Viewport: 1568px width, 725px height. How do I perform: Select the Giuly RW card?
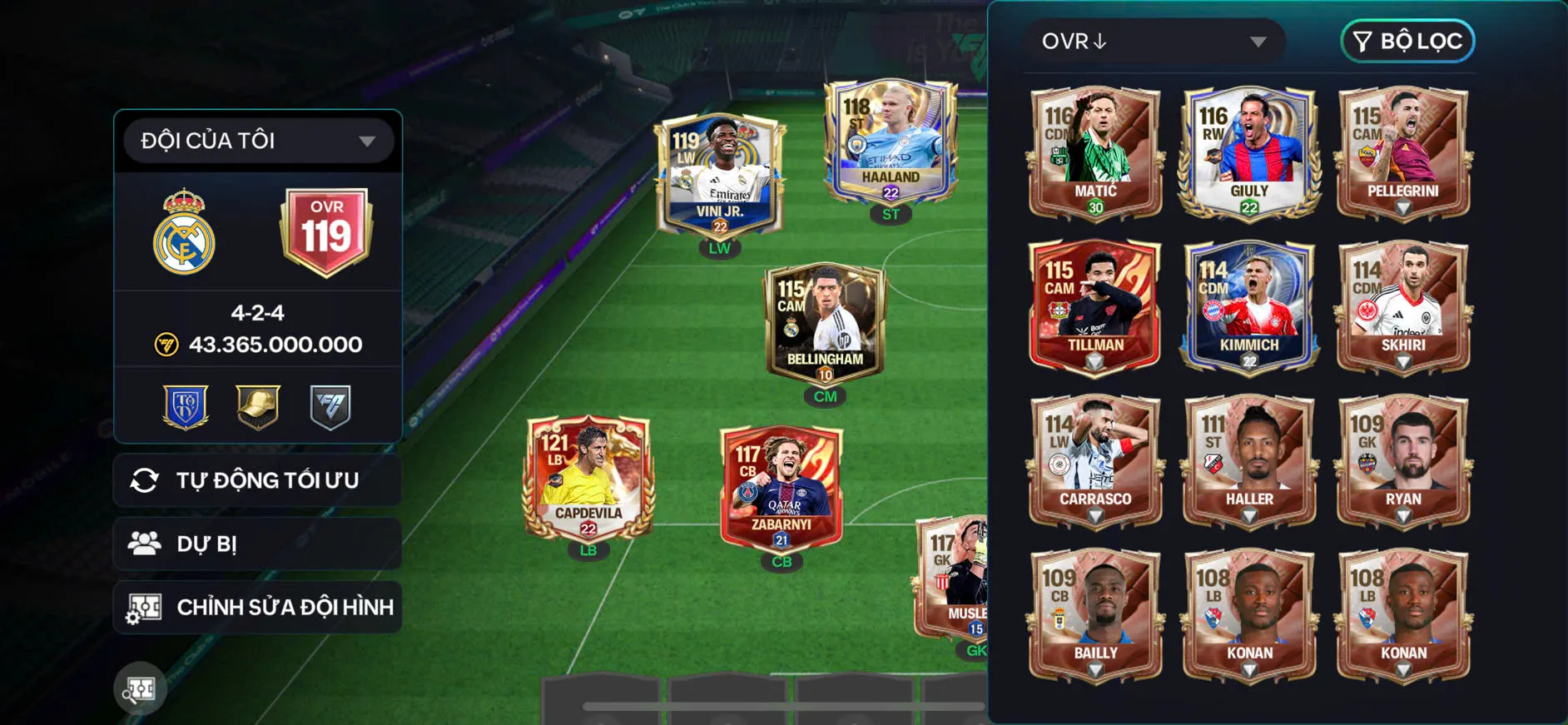tap(1249, 153)
